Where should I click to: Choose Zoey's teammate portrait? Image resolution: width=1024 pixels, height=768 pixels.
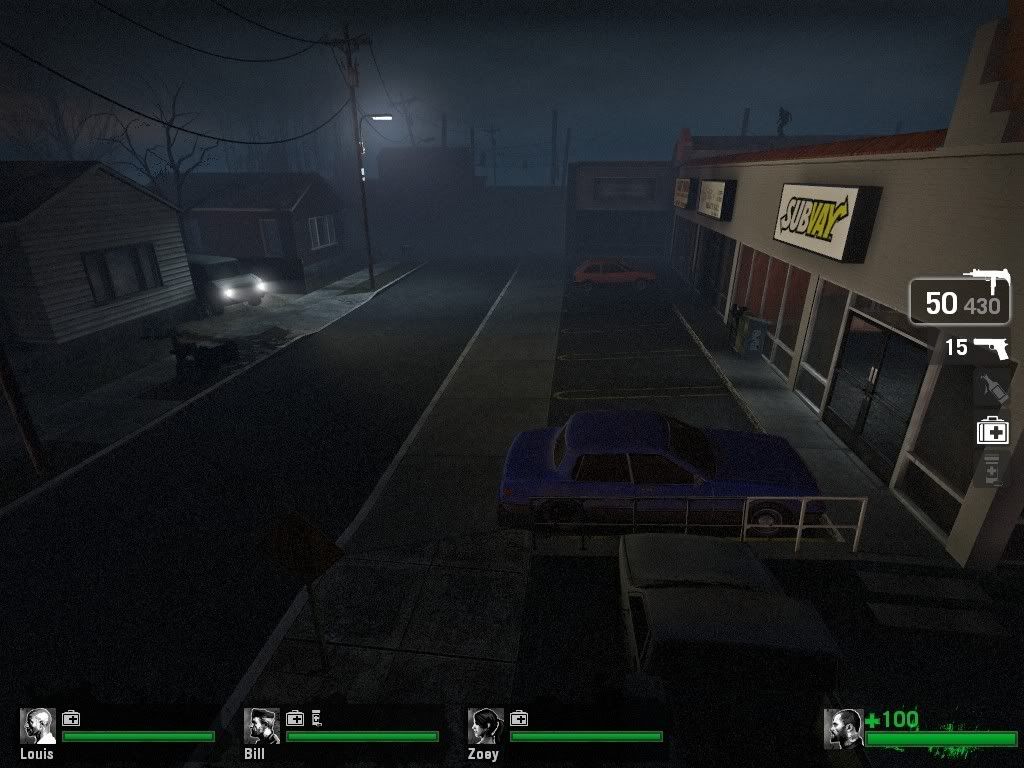click(x=486, y=727)
